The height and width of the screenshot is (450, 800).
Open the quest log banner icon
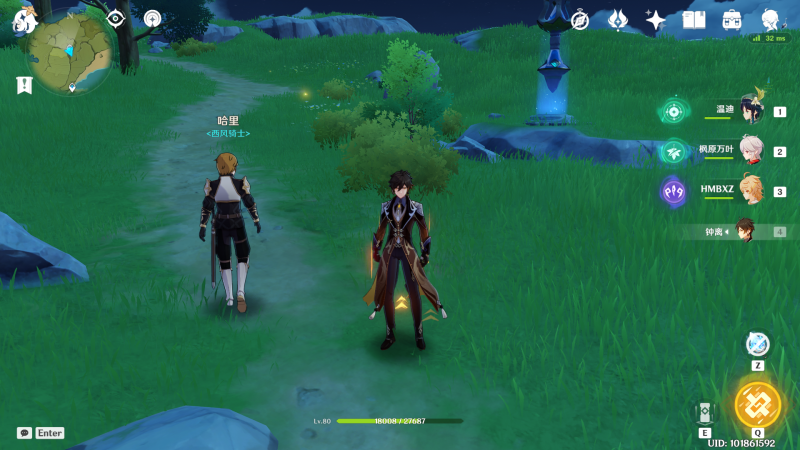click(24, 85)
